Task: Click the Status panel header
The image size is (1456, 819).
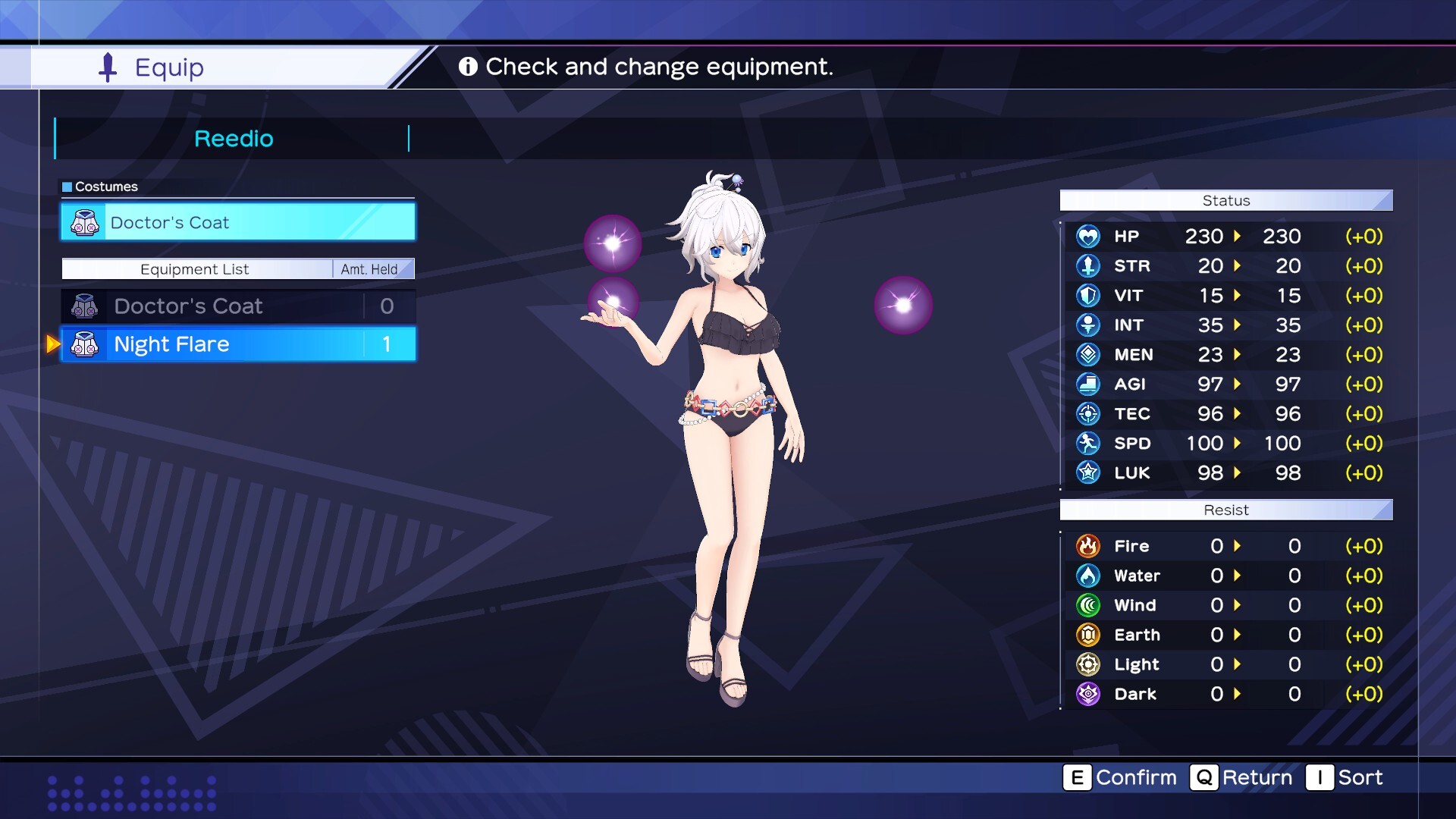Action: click(x=1225, y=200)
